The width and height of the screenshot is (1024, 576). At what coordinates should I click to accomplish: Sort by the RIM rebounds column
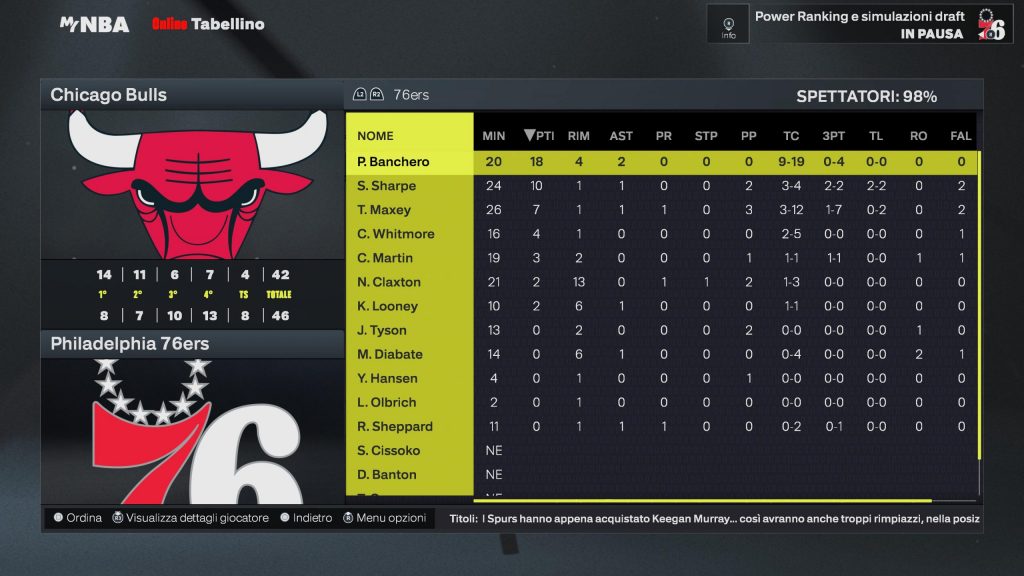point(578,136)
